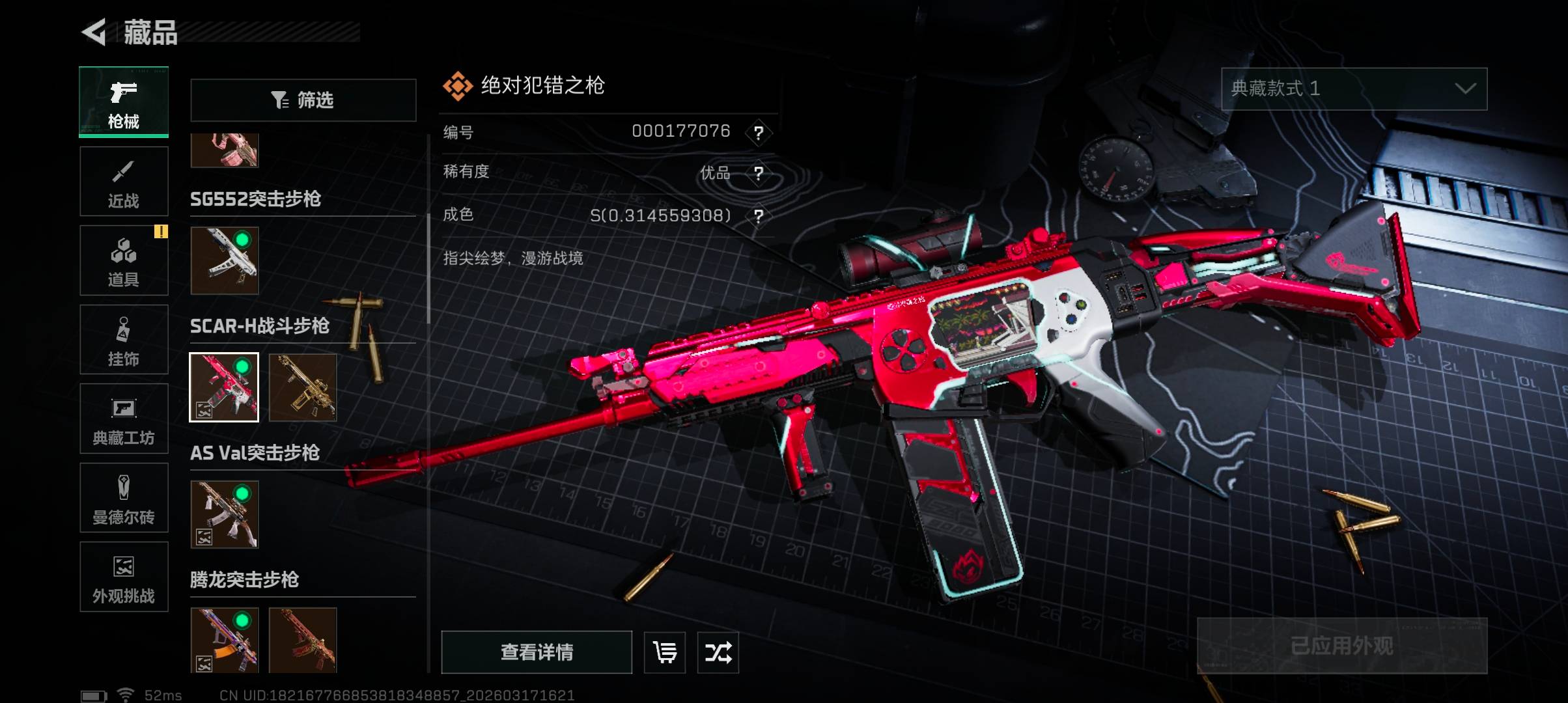This screenshot has height=703, width=1568.
Task: Click the 成色 wear help question mark
Action: [759, 215]
